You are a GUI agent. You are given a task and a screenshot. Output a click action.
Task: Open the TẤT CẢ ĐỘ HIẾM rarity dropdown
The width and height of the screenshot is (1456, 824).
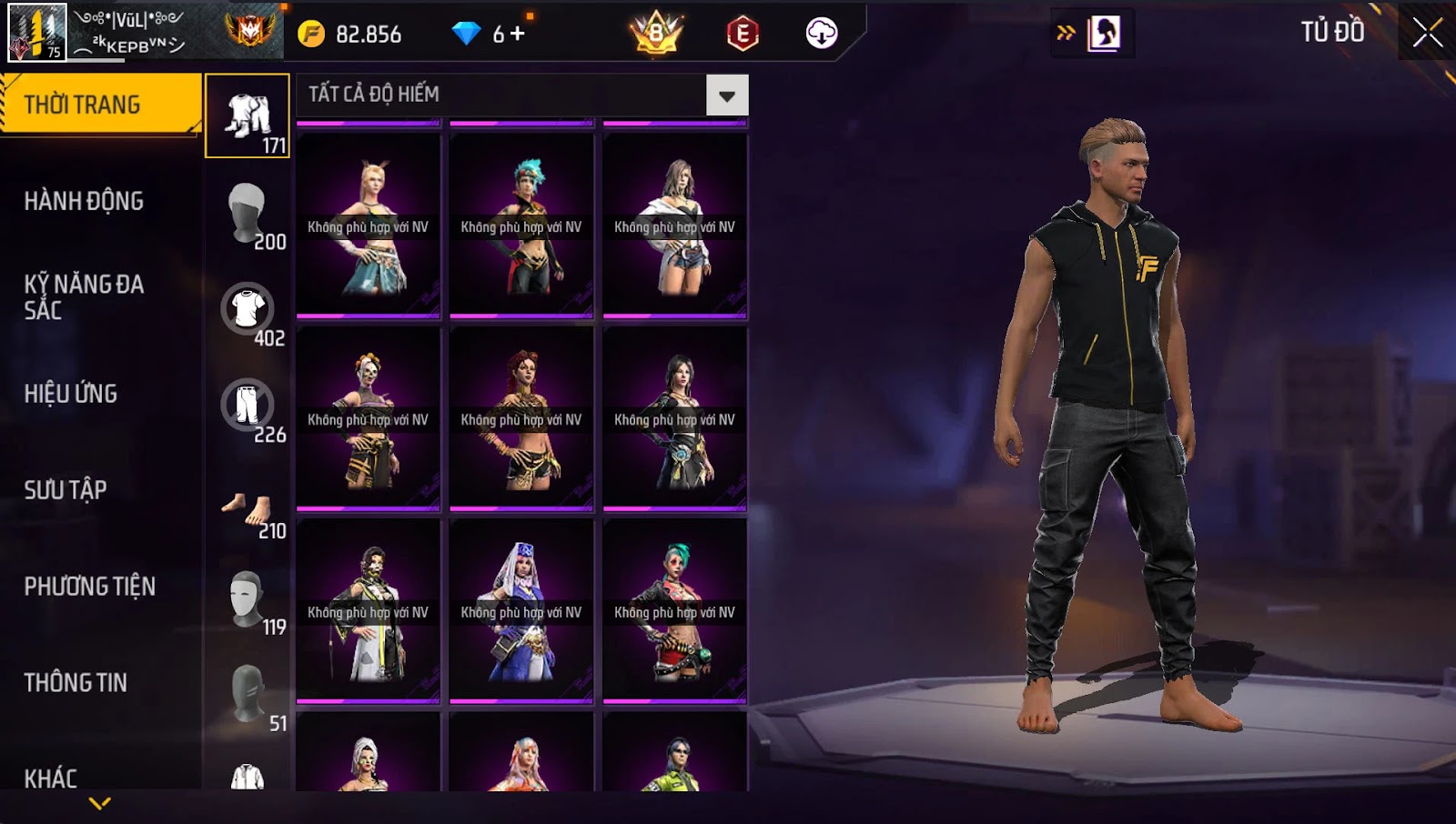tap(727, 95)
